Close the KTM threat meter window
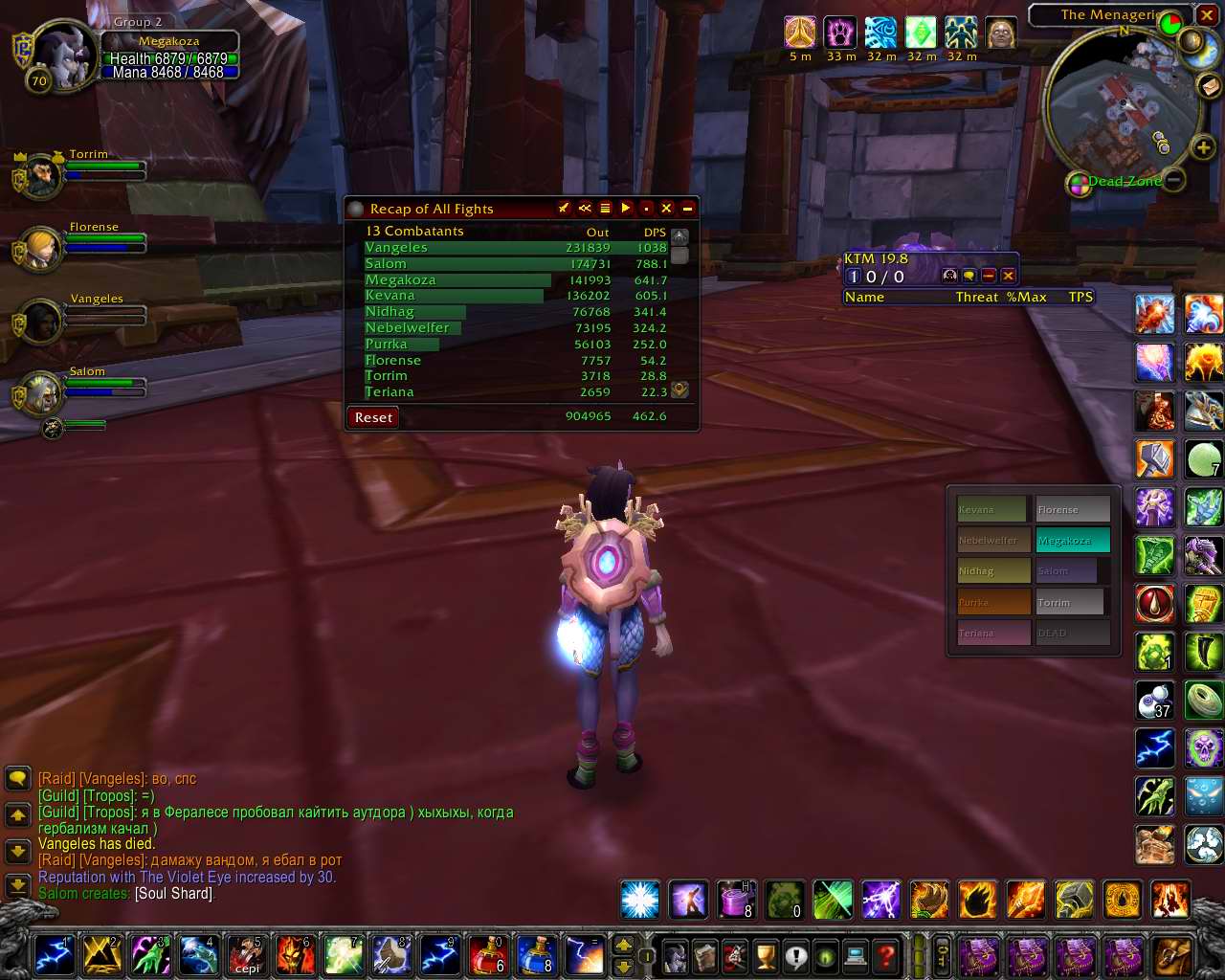The image size is (1225, 980). point(1008,276)
